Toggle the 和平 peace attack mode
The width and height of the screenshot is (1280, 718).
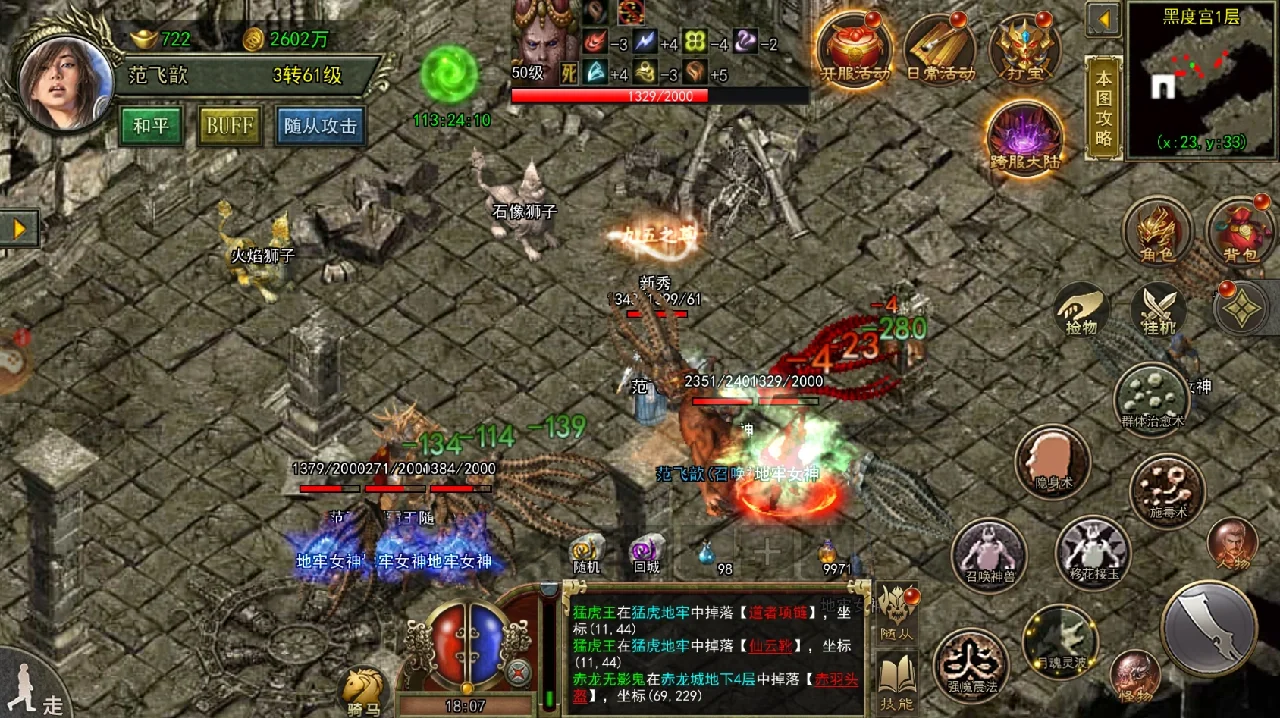[151, 126]
